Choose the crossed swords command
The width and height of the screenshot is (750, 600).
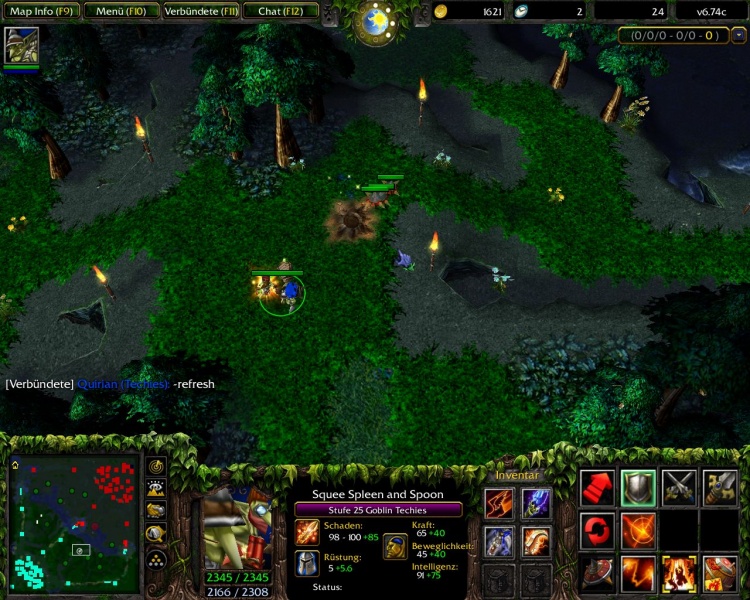point(679,486)
